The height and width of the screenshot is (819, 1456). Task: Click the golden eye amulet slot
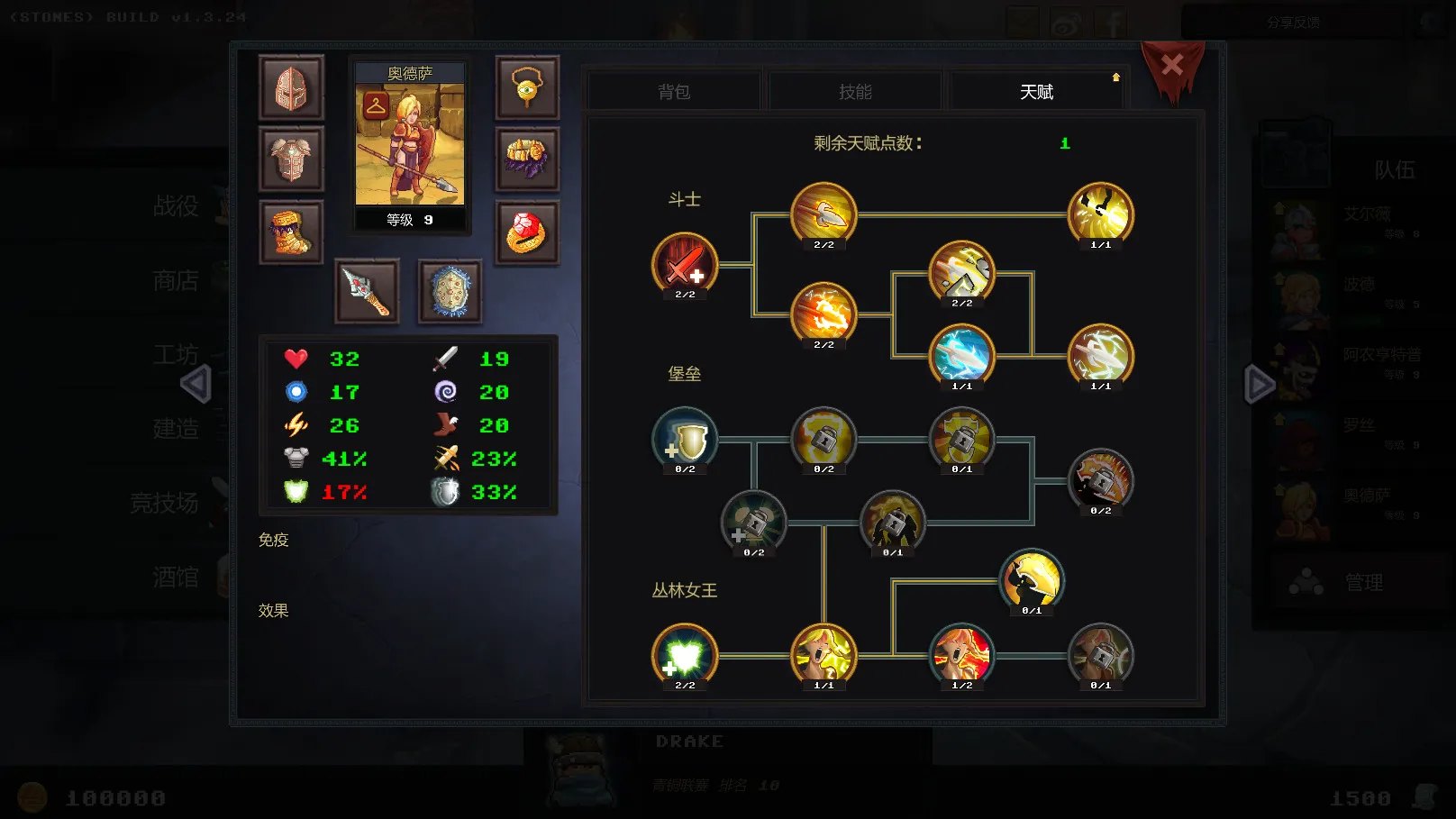click(528, 89)
